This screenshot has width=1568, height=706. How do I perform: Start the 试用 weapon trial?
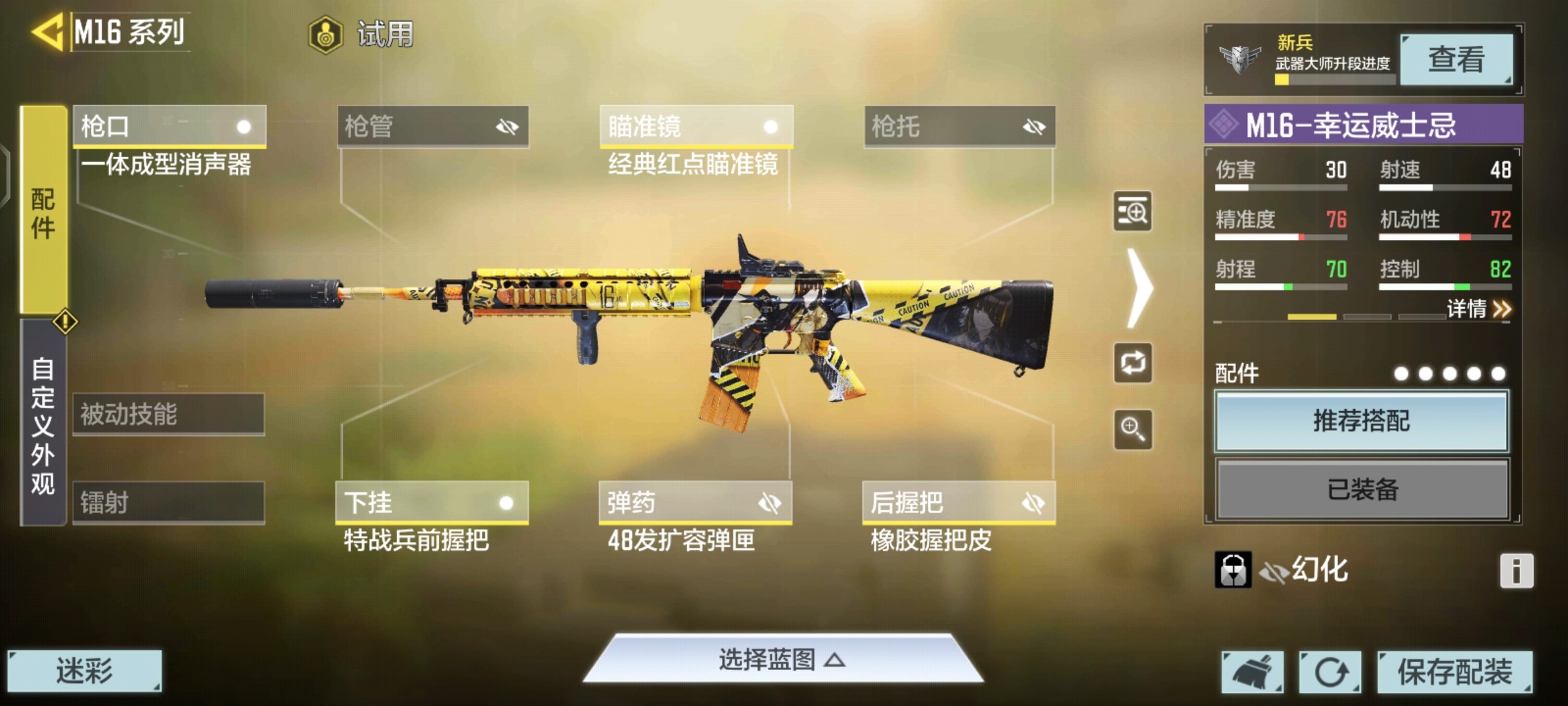point(363,34)
